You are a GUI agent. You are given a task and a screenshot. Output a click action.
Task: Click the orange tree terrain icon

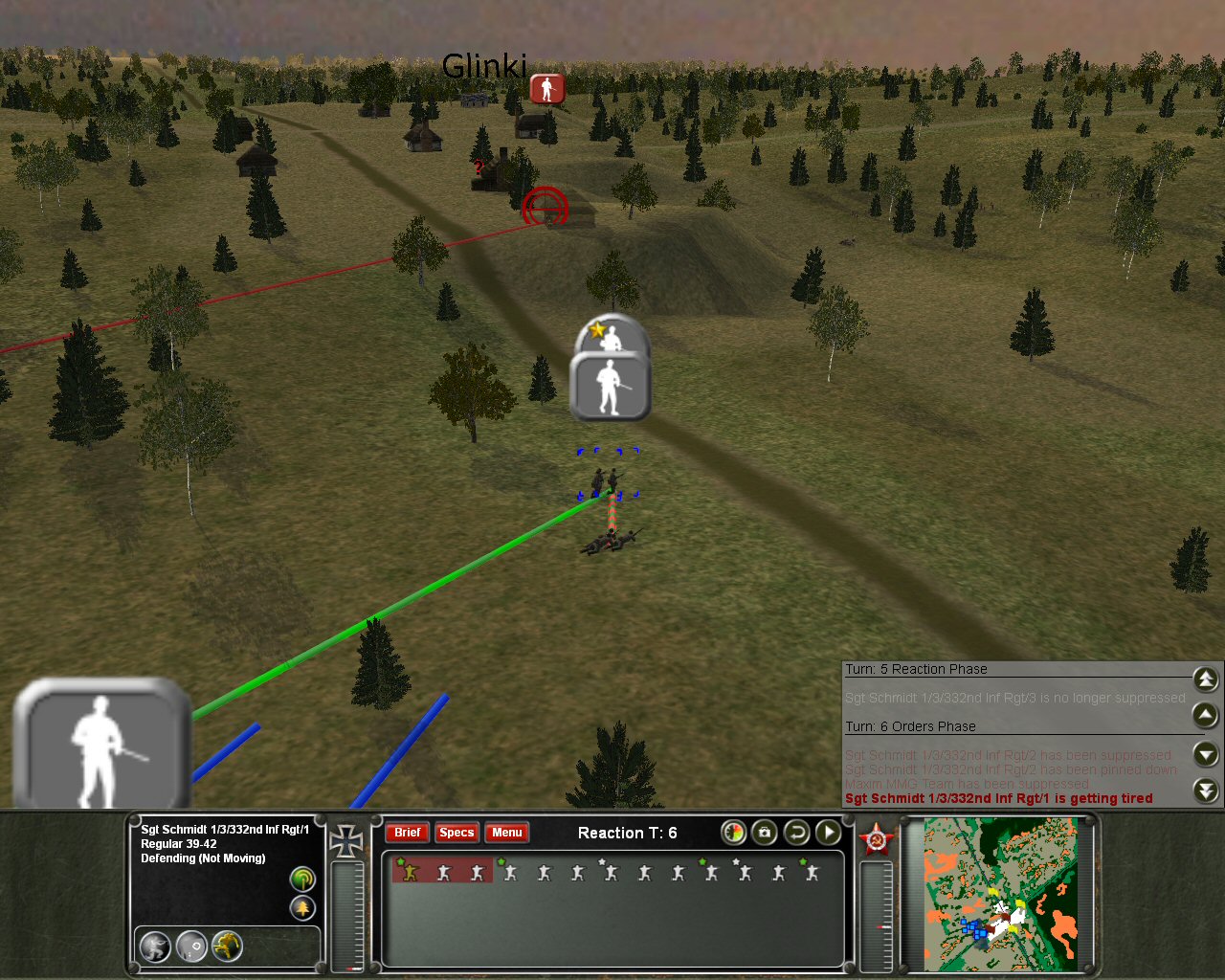302,907
